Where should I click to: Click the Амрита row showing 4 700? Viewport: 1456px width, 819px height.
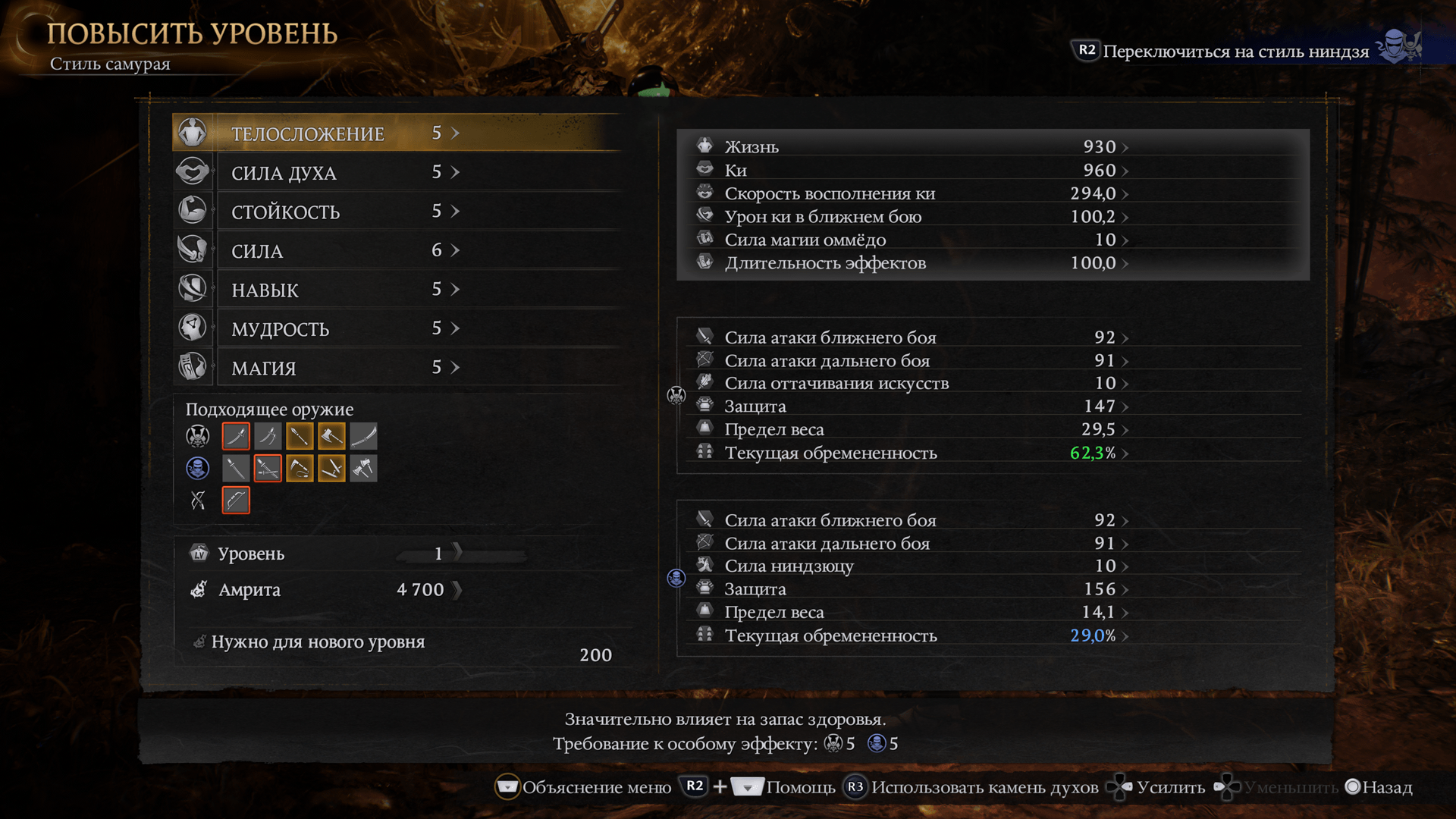(x=326, y=590)
